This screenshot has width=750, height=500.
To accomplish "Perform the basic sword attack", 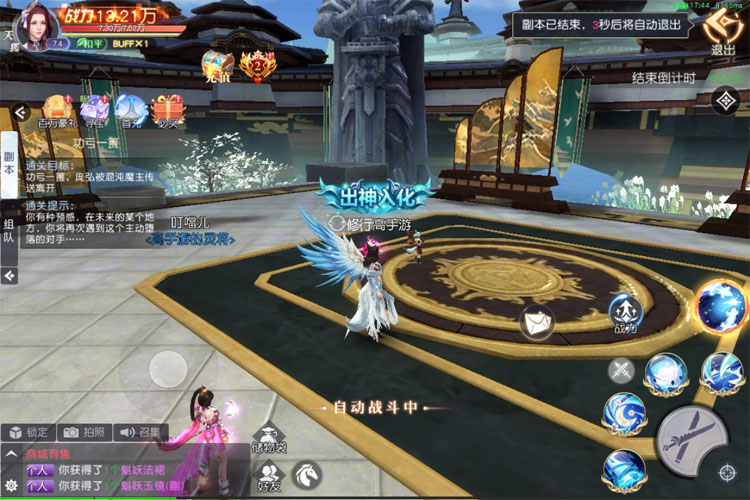I will point(694,437).
